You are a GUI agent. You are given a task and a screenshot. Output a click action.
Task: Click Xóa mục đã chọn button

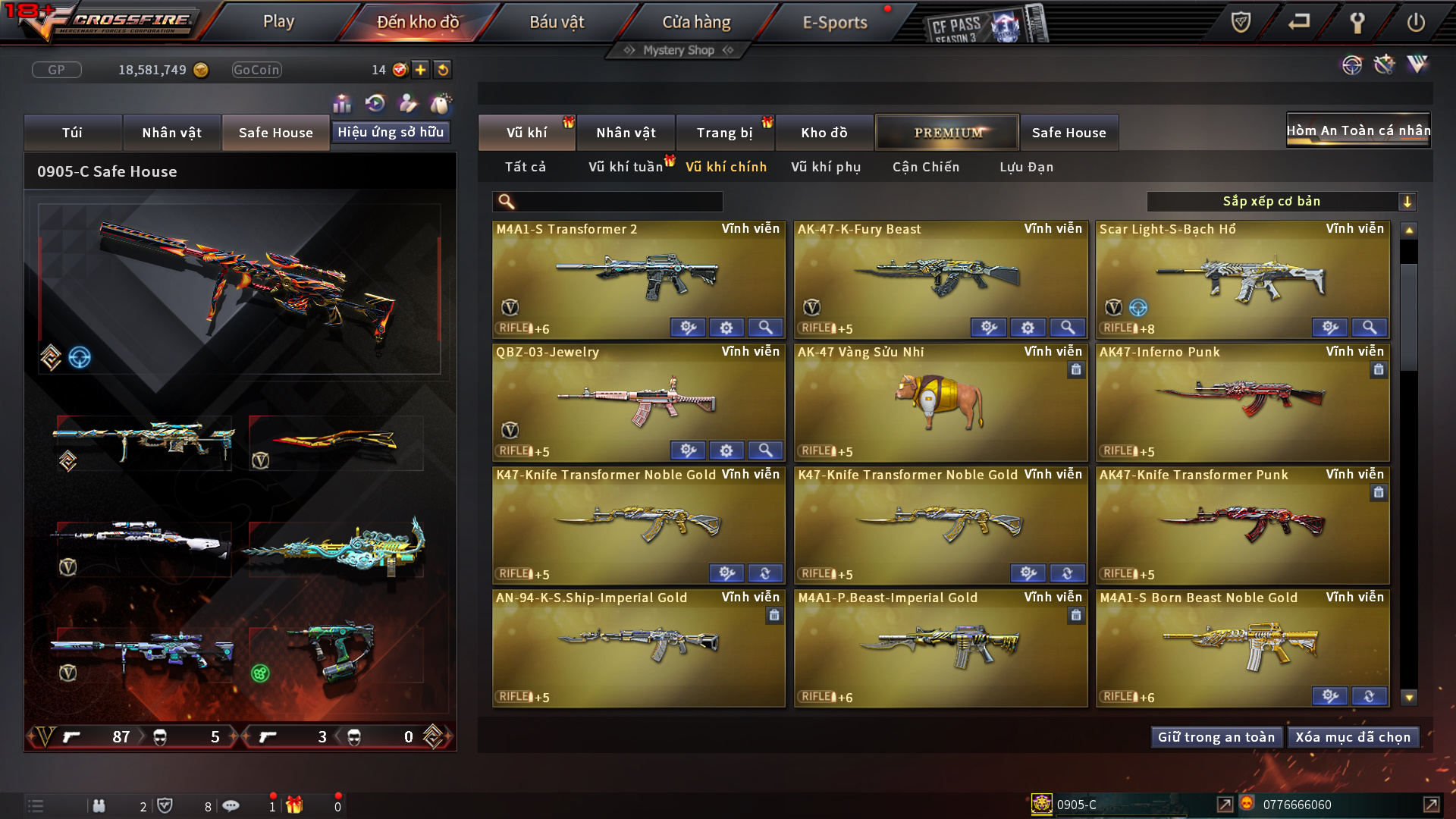(x=1353, y=737)
